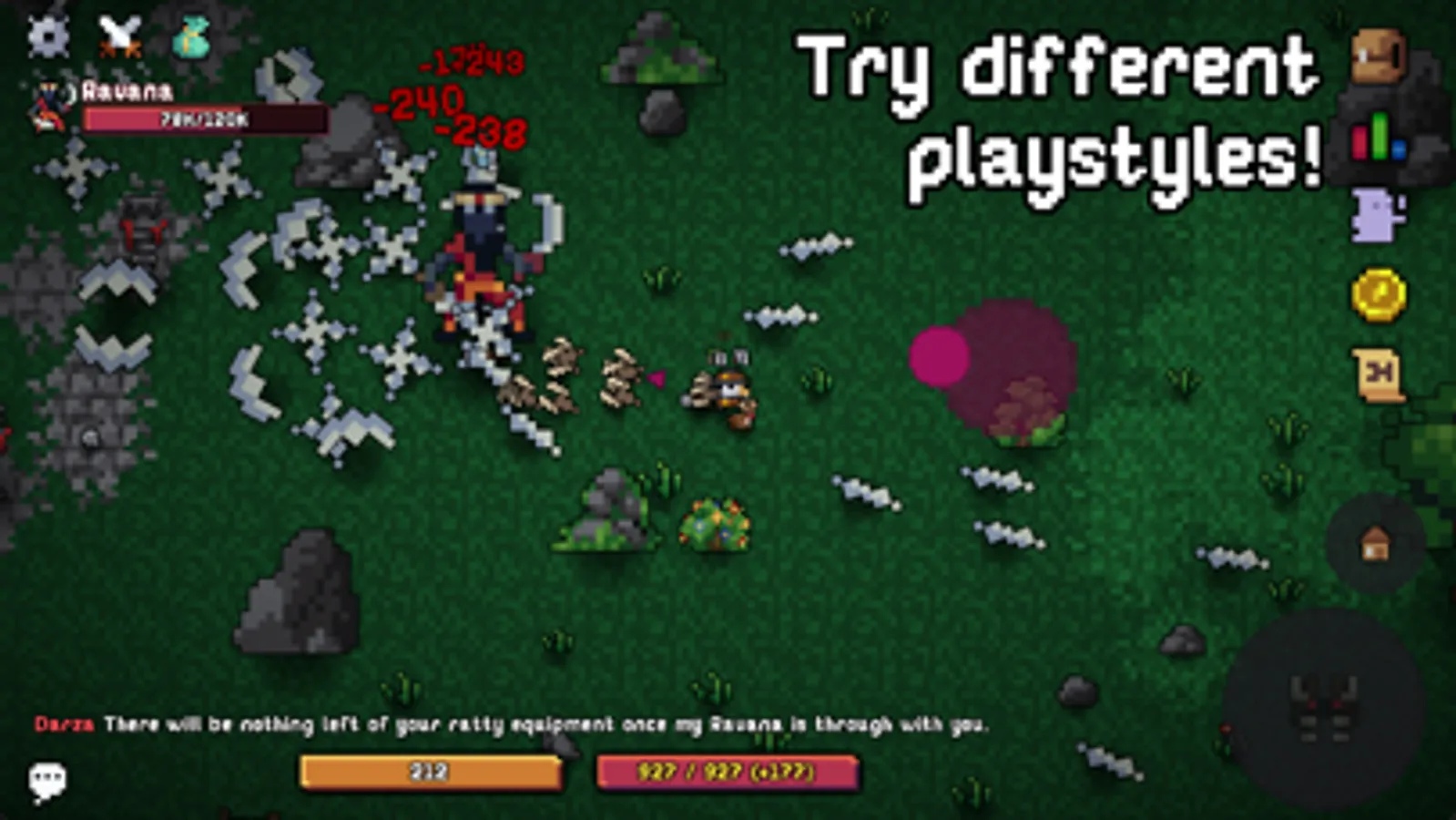Screen dimensions: 1456x820
Task: Select Ravana's boss portrait
Action: click(x=48, y=107)
